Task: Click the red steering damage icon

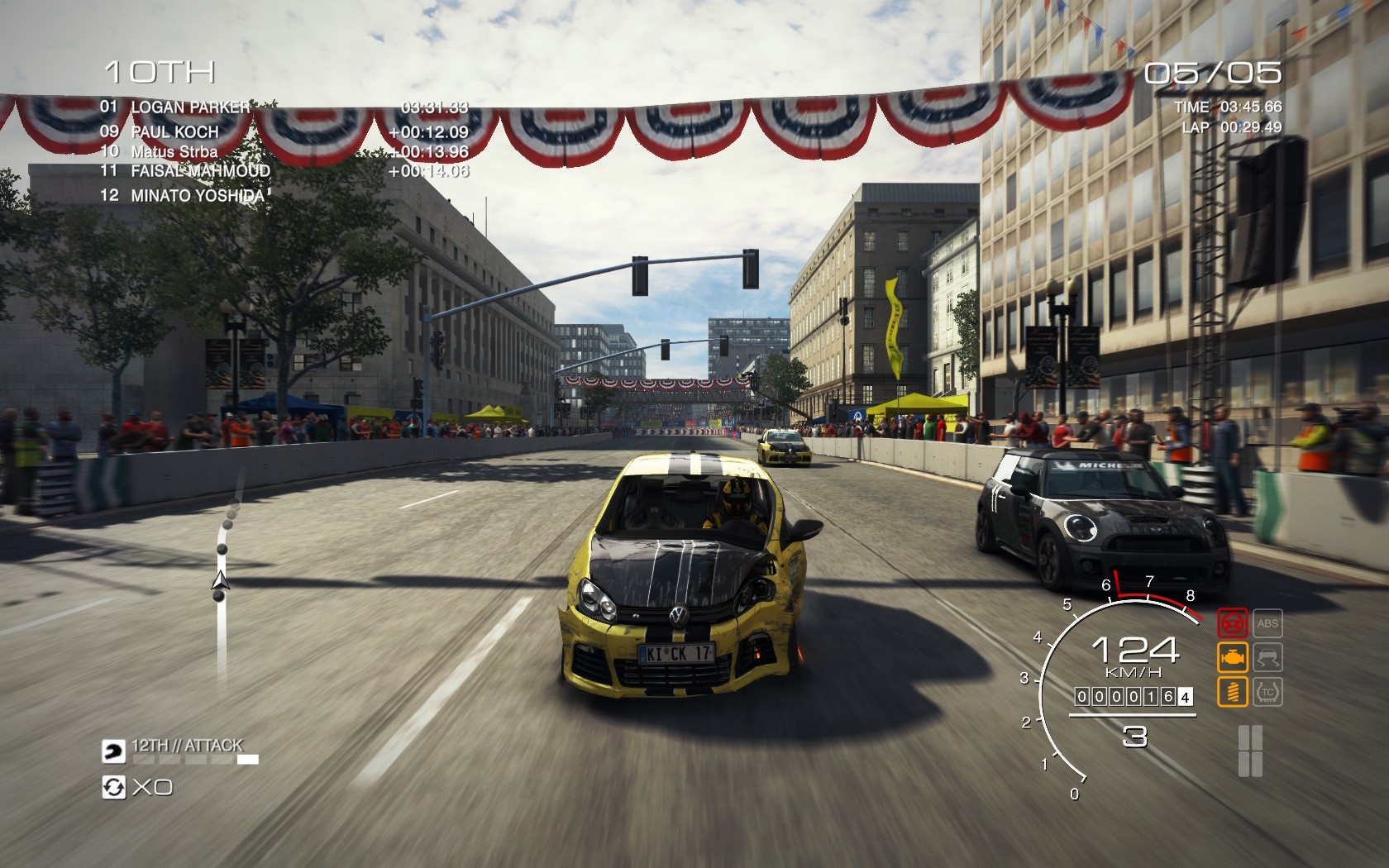Action: [x=1232, y=623]
